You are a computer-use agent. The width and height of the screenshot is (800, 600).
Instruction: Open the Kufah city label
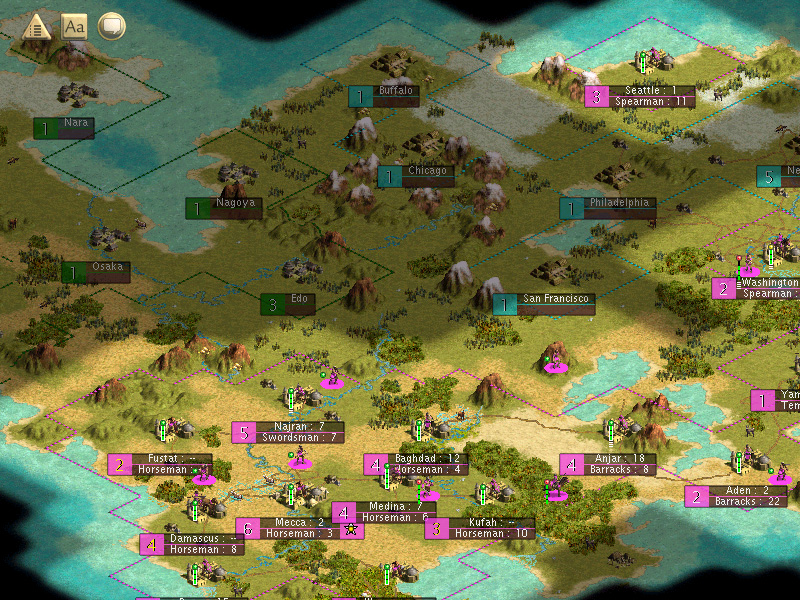coord(487,522)
